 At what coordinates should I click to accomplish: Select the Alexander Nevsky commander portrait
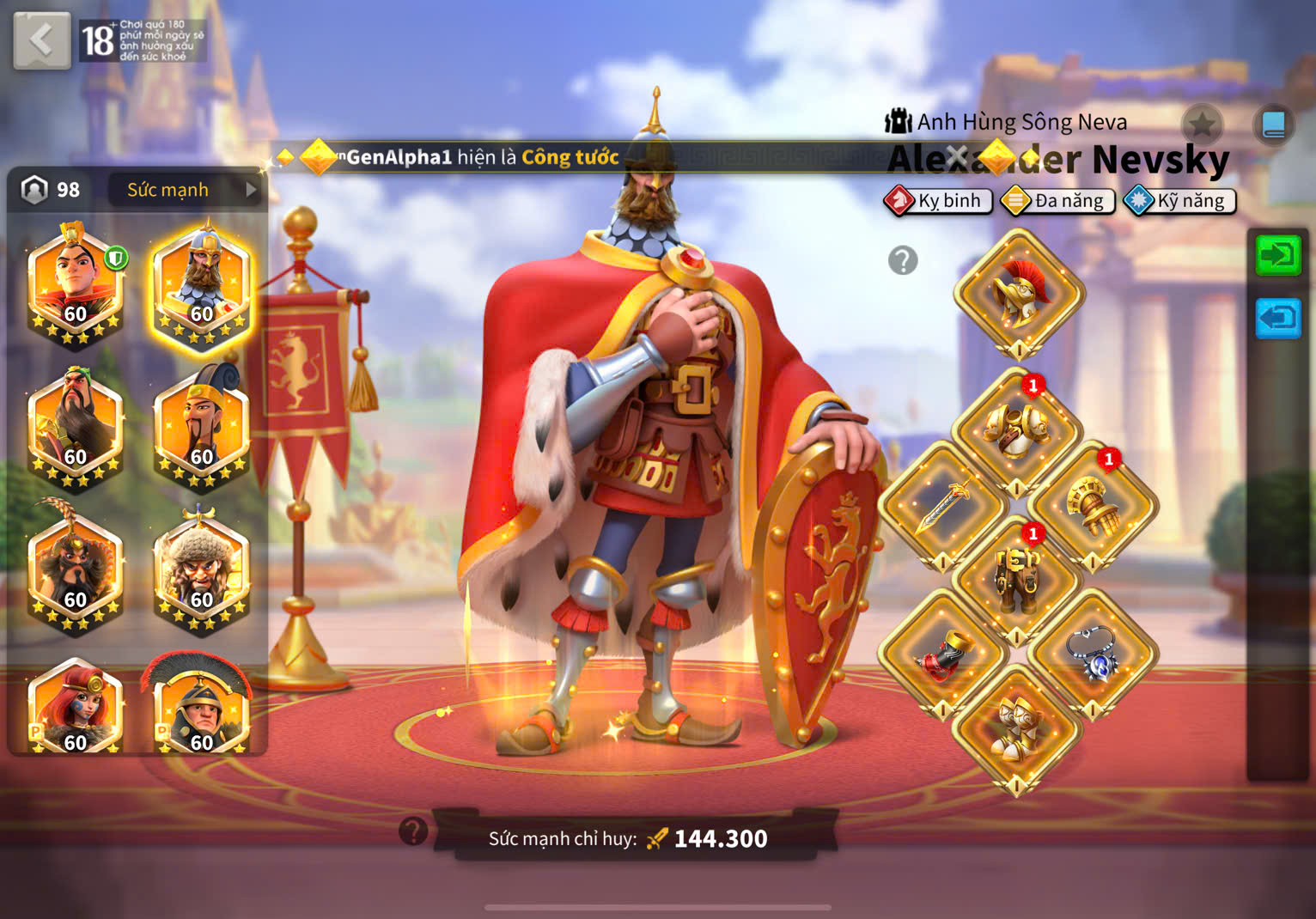click(x=202, y=284)
